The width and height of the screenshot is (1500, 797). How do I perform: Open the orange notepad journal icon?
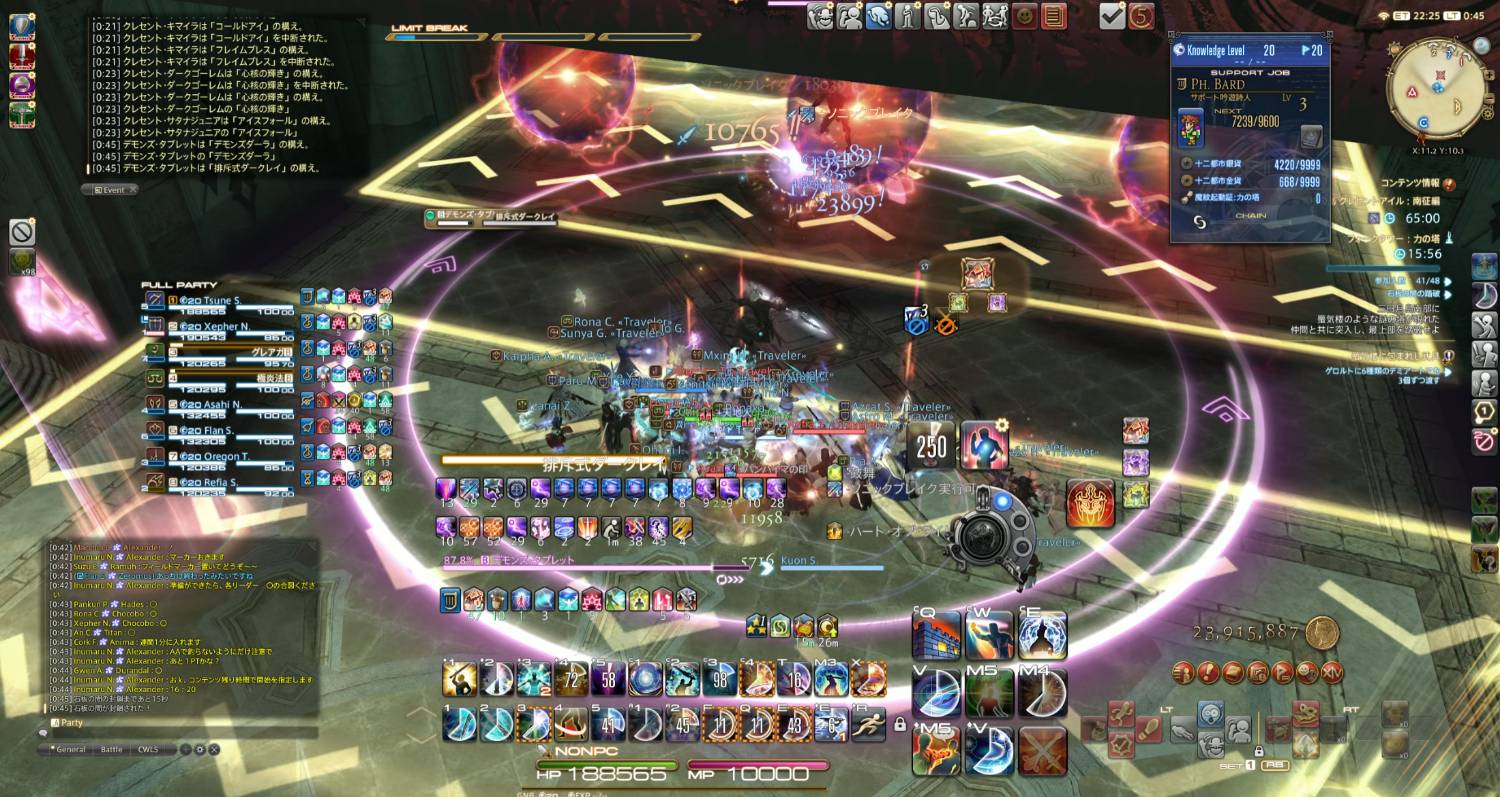[1053, 16]
